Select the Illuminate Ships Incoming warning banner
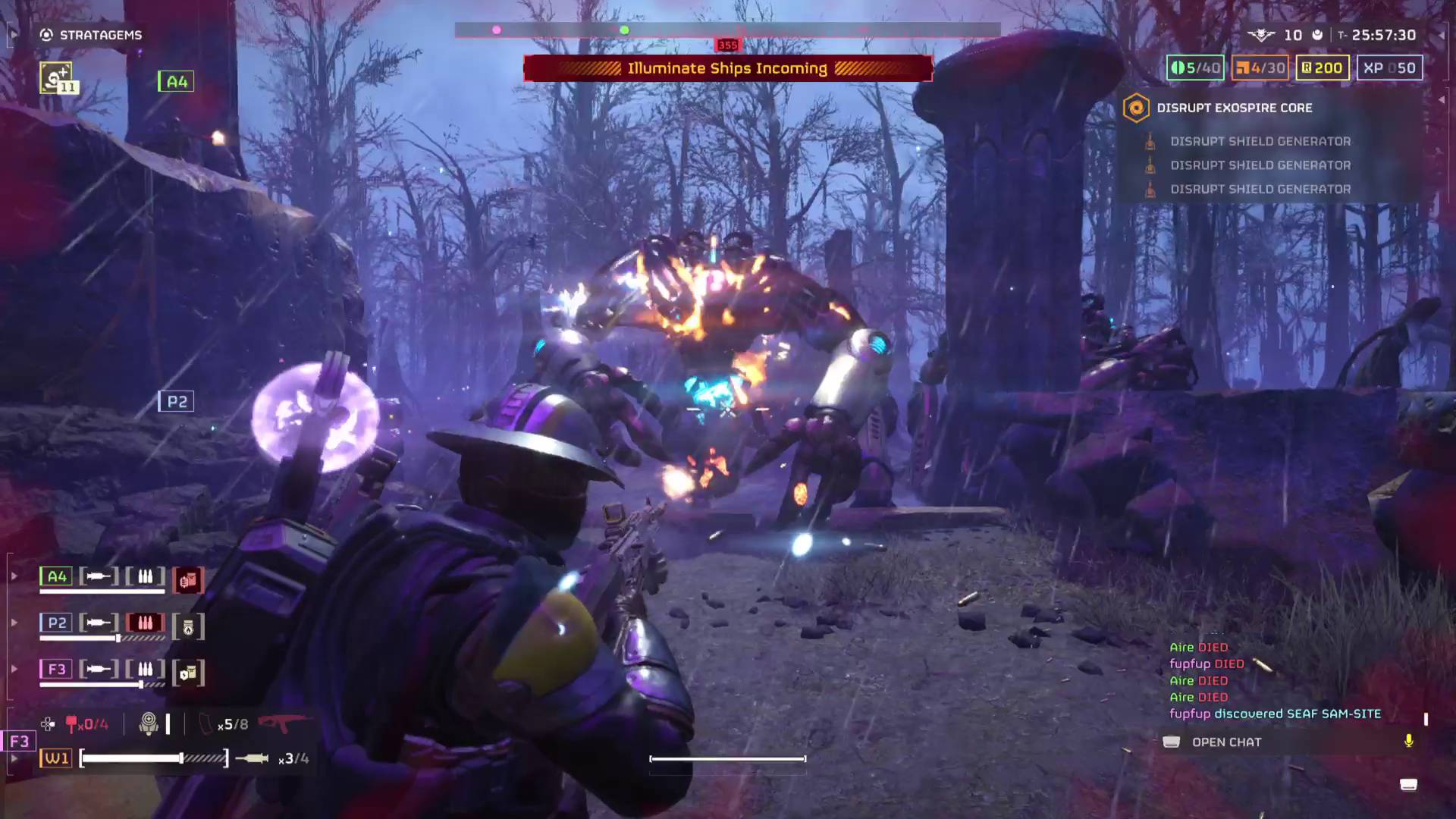1456x819 pixels. [727, 68]
